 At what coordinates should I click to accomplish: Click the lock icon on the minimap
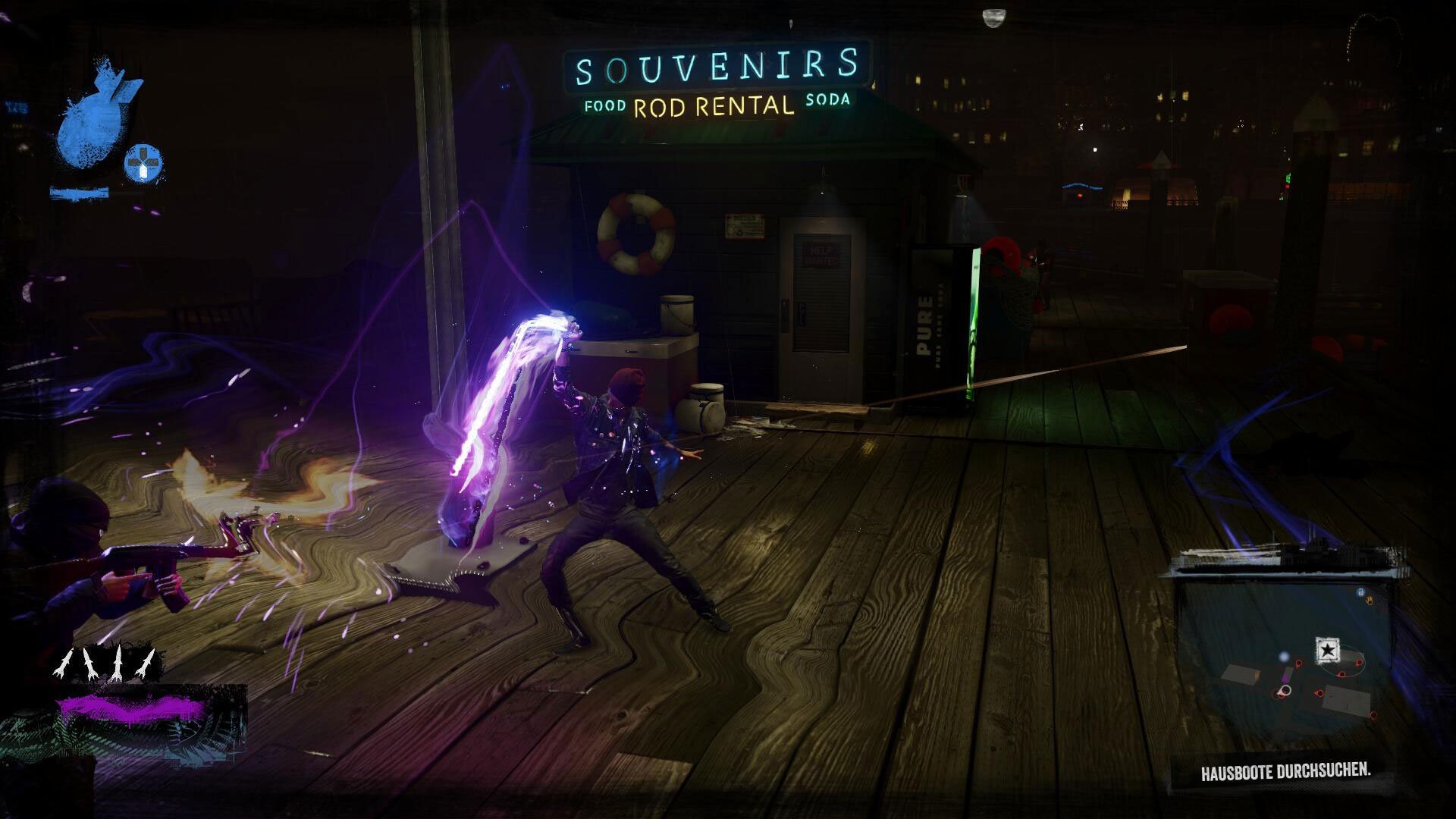(1360, 592)
